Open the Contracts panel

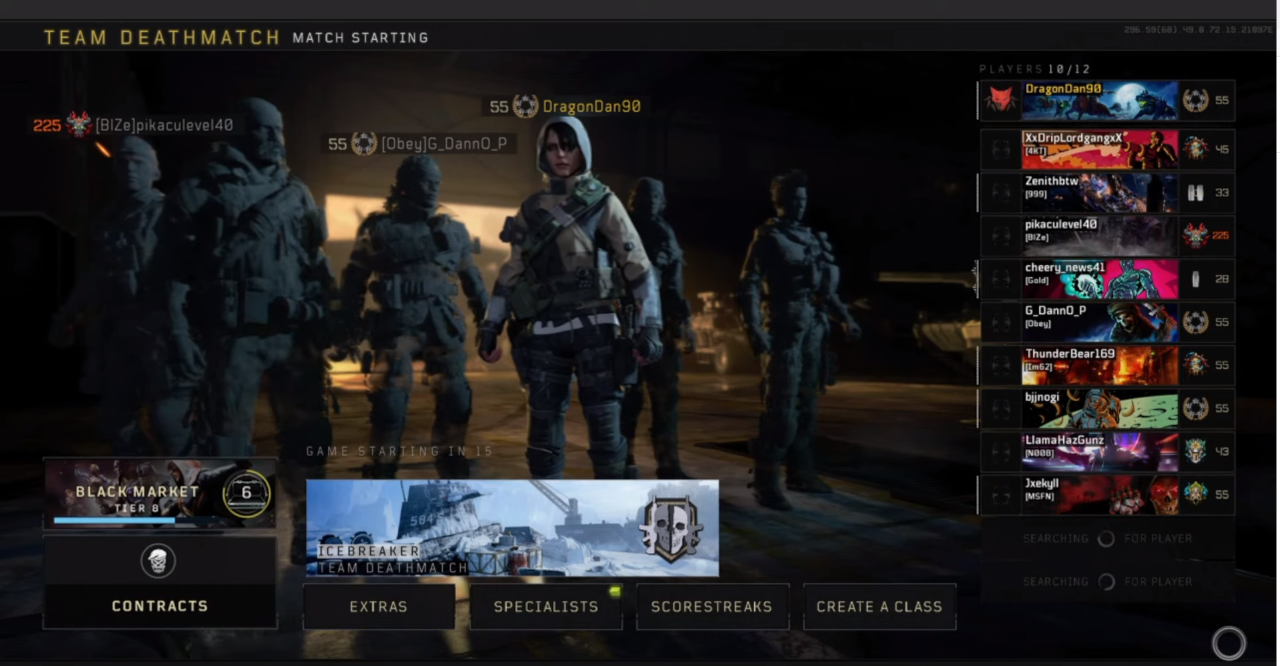pos(160,583)
